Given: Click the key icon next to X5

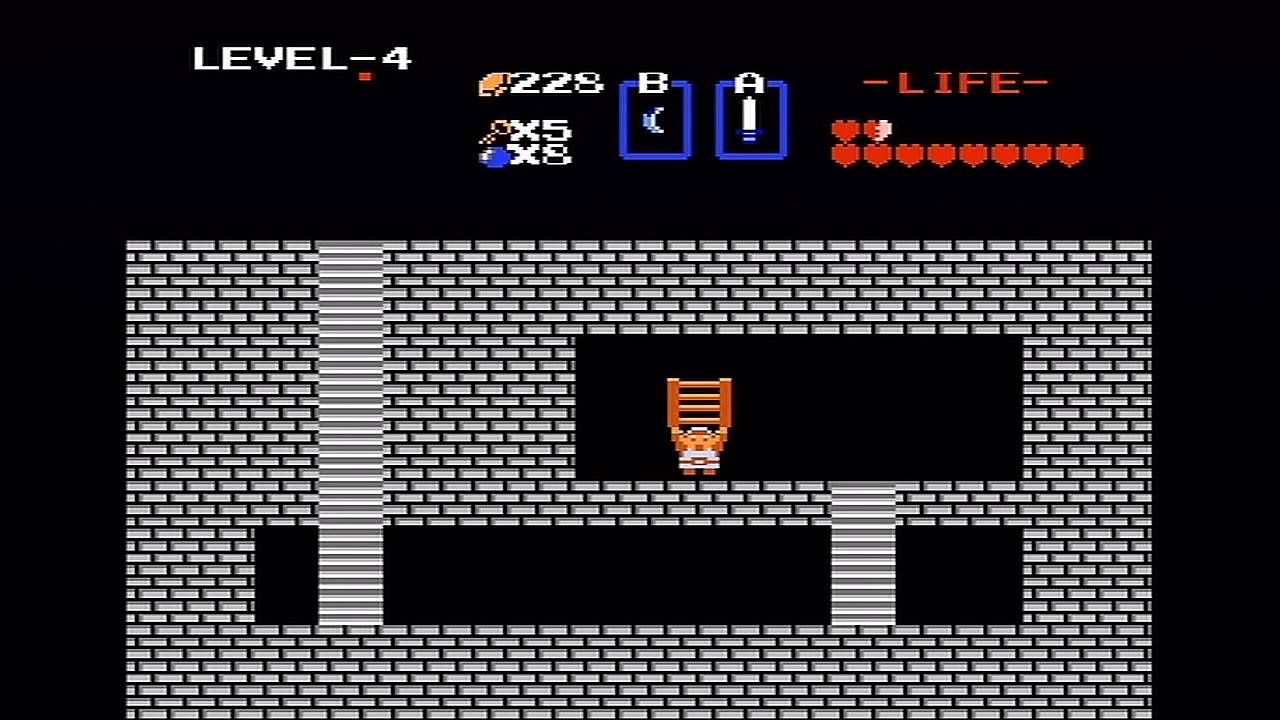Looking at the screenshot, I should click(496, 130).
